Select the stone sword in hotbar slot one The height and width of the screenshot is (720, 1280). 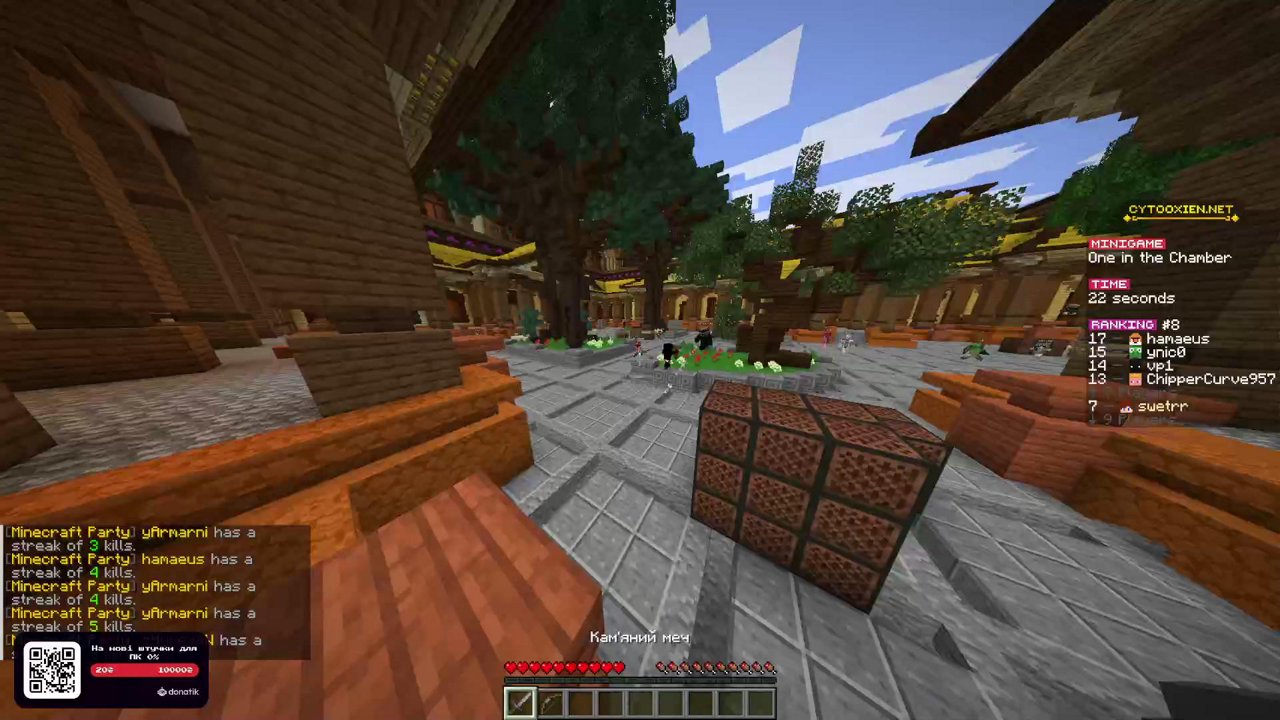coord(520,702)
